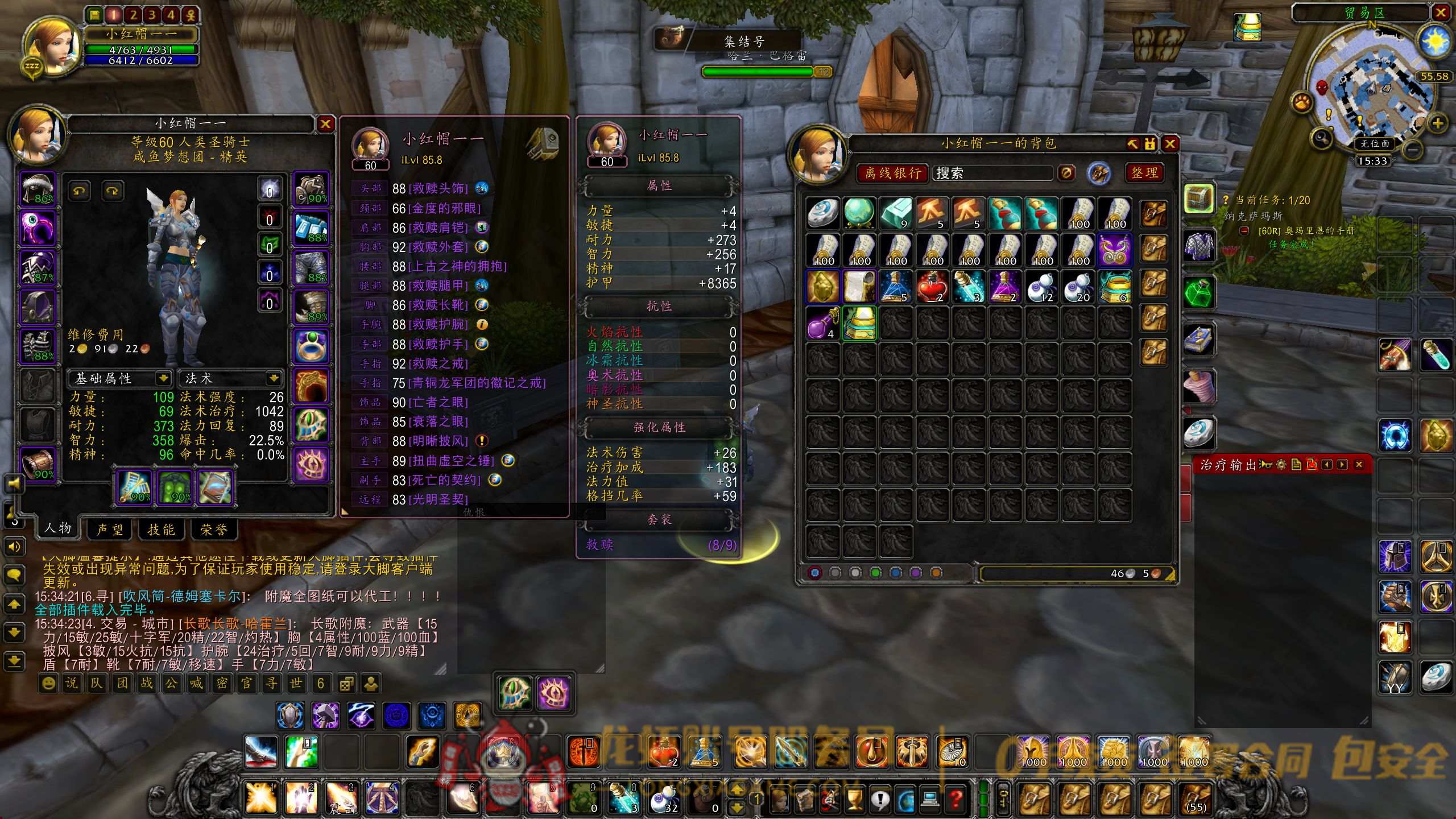Switch to the 声望 reputation tab
The width and height of the screenshot is (1456, 819).
point(110,530)
